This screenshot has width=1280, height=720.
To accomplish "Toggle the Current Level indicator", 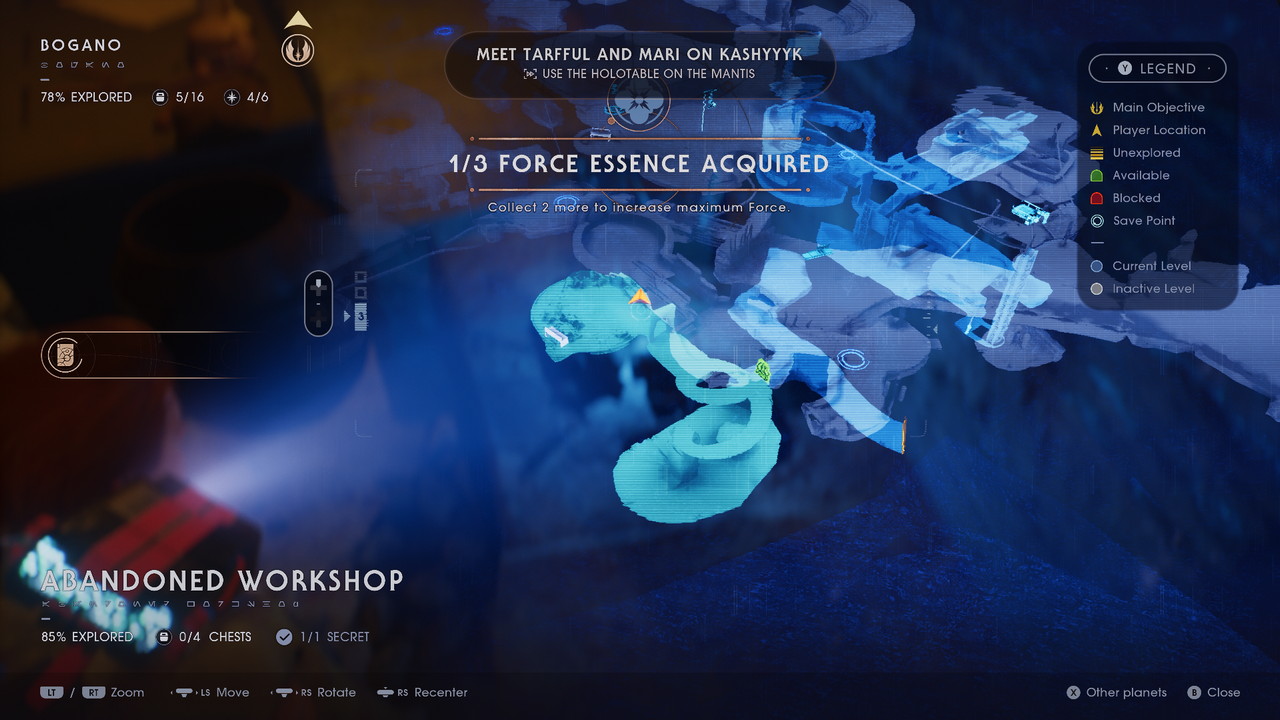I will (x=1097, y=266).
